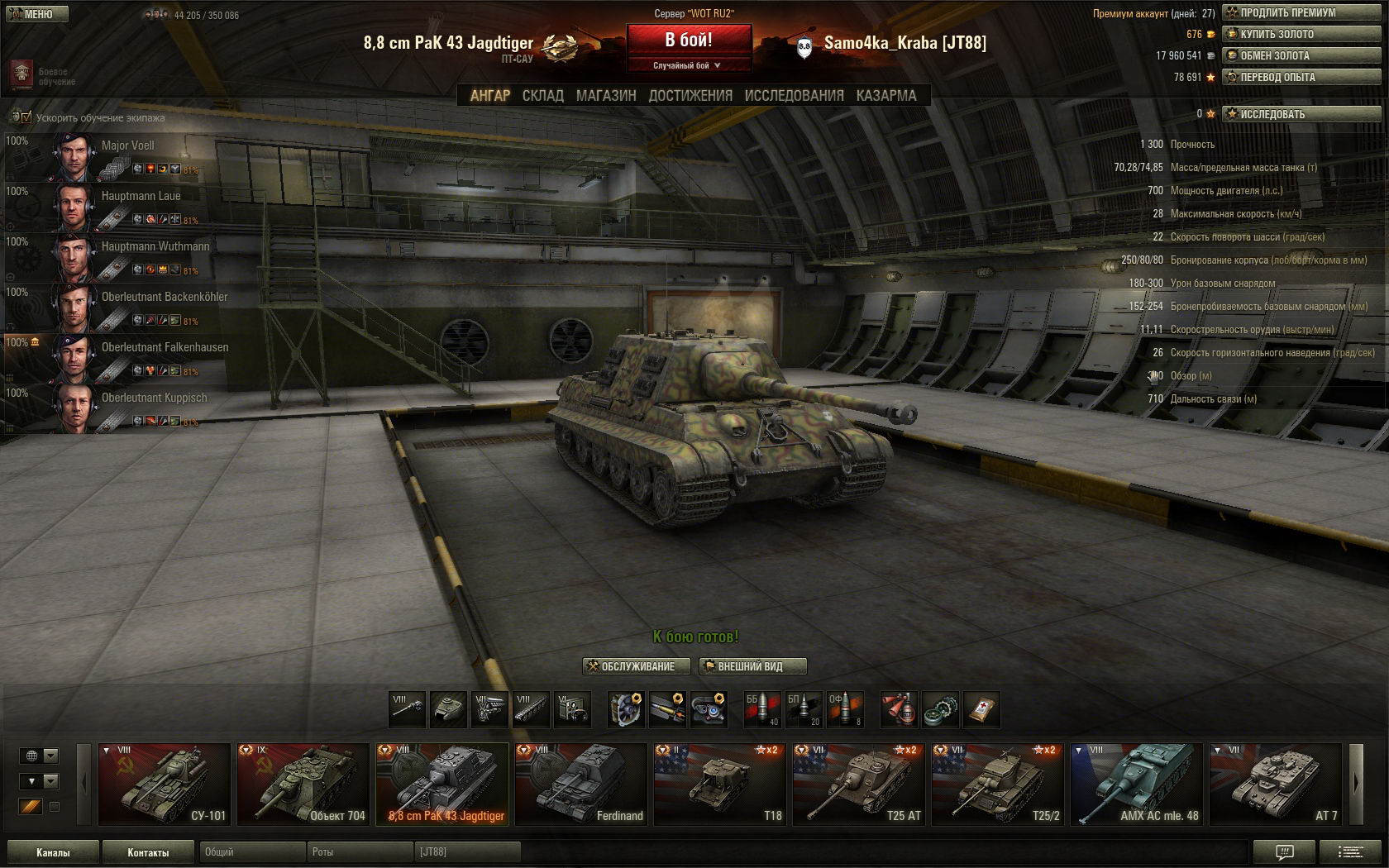The image size is (1389, 868).
Task: Open the КАЗАРМА tab
Action: tap(885, 96)
